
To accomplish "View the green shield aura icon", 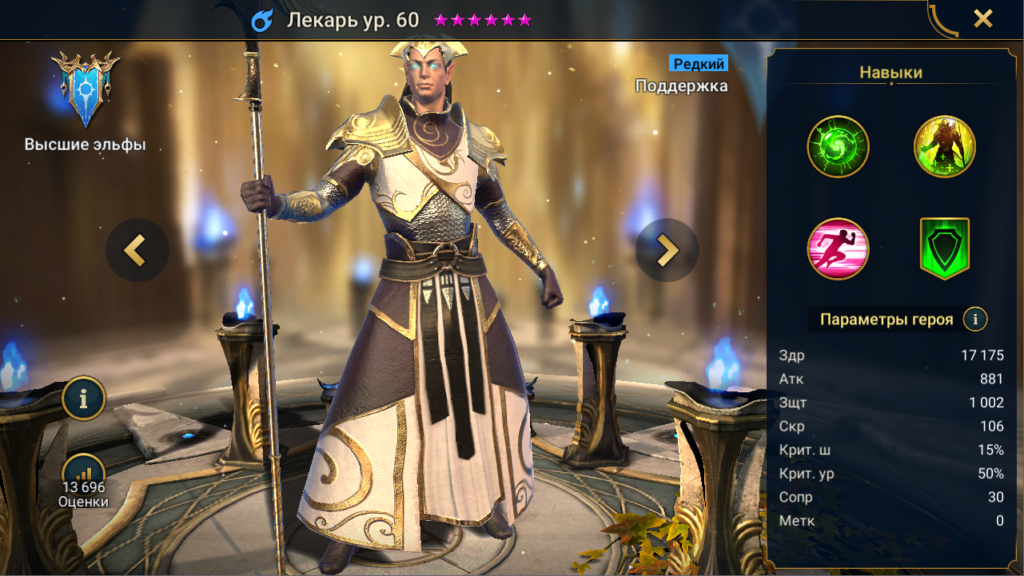I will 945,249.
